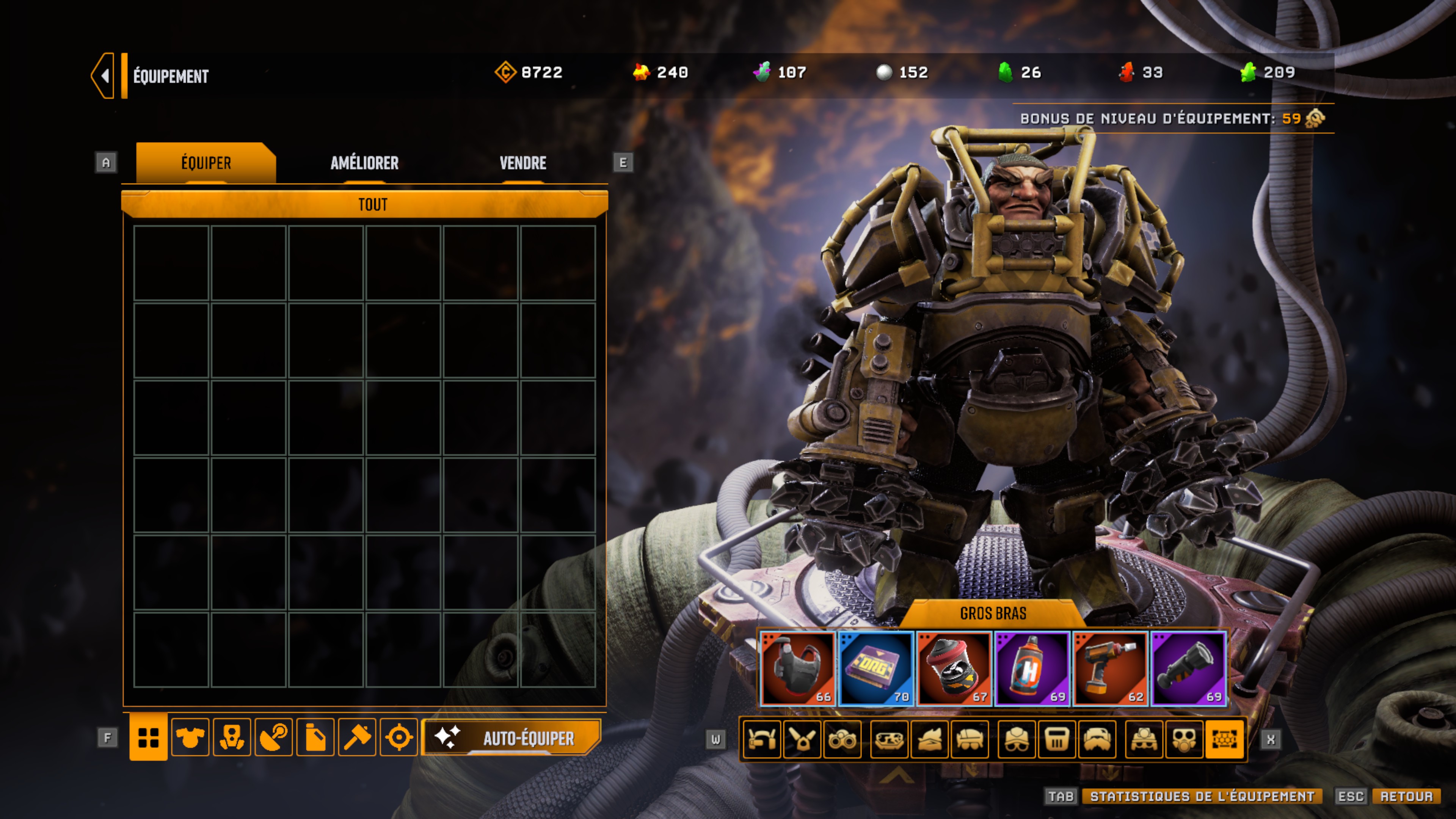Filter gear by jerrycan icon
Viewport: 1456px width, 819px height.
[x=315, y=737]
